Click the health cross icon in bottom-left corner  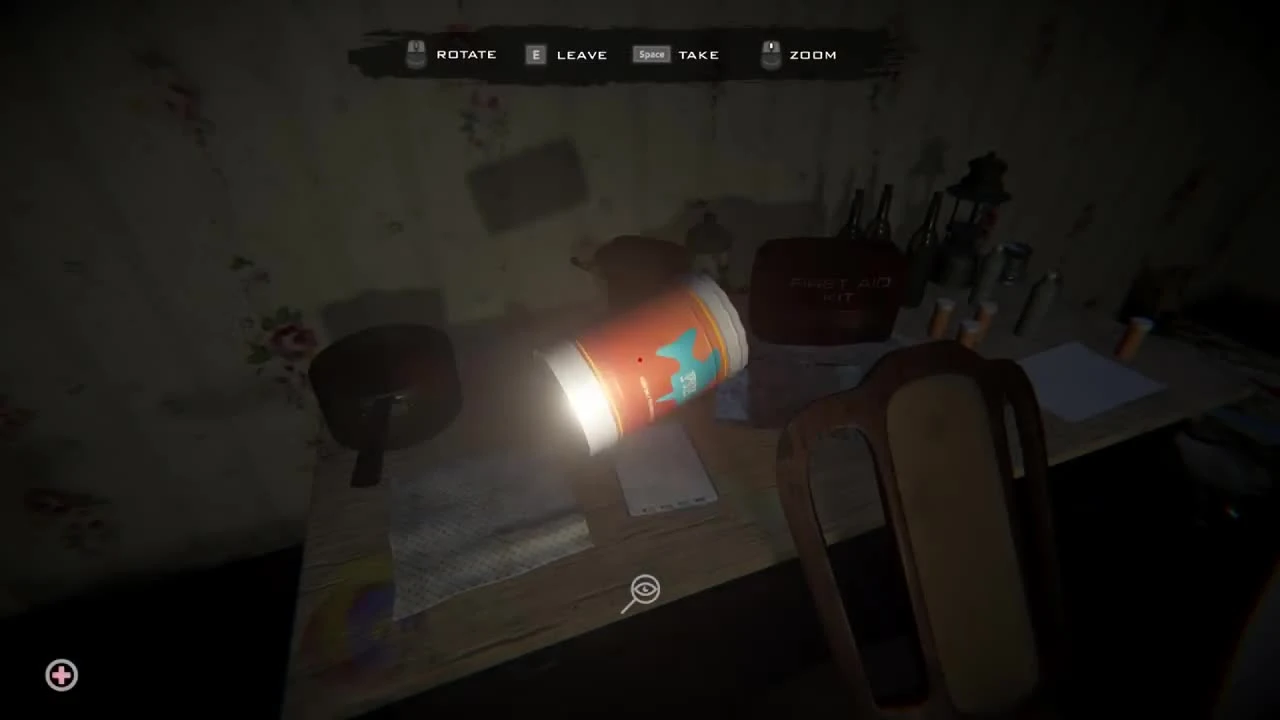point(61,676)
